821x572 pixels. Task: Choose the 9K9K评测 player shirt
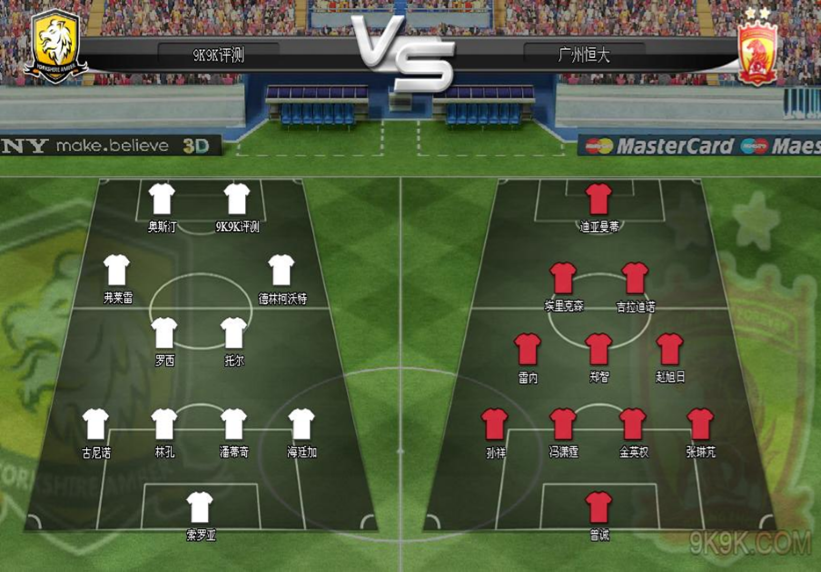pyautogui.click(x=237, y=199)
